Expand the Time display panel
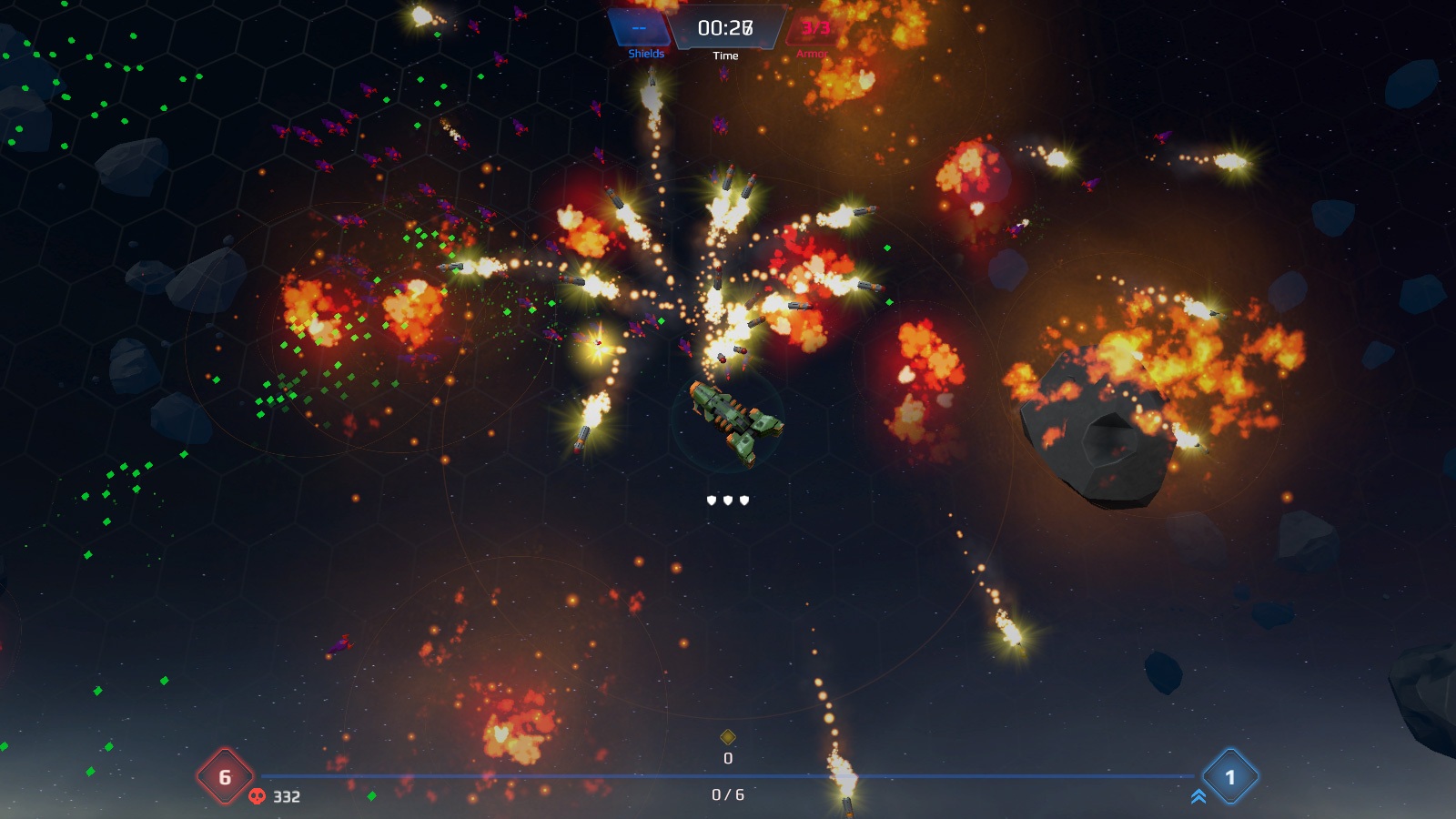Image resolution: width=1456 pixels, height=819 pixels. click(x=725, y=27)
